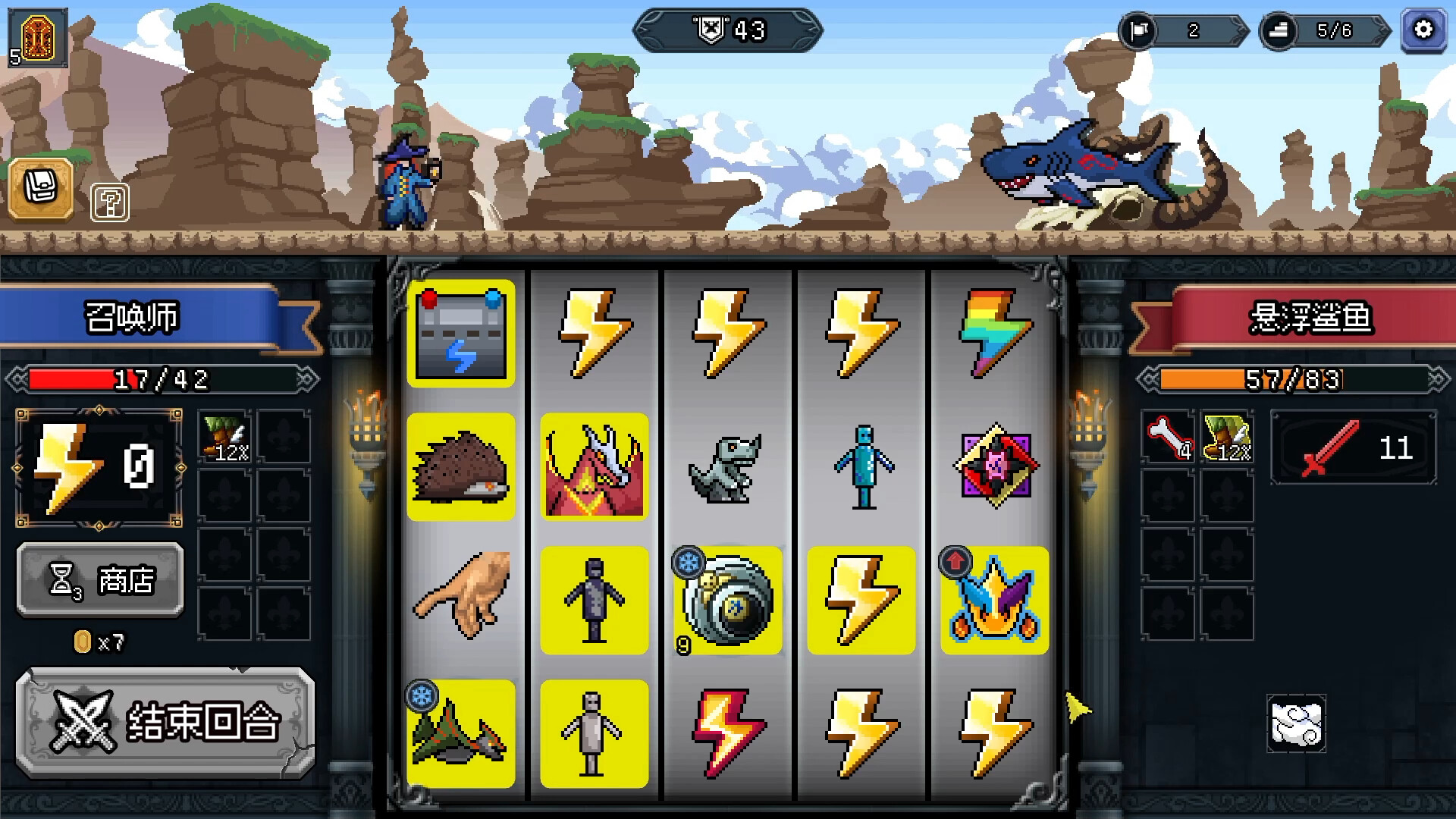Open the settings gear menu
Screen dimensions: 1456x819
pyautogui.click(x=1423, y=30)
